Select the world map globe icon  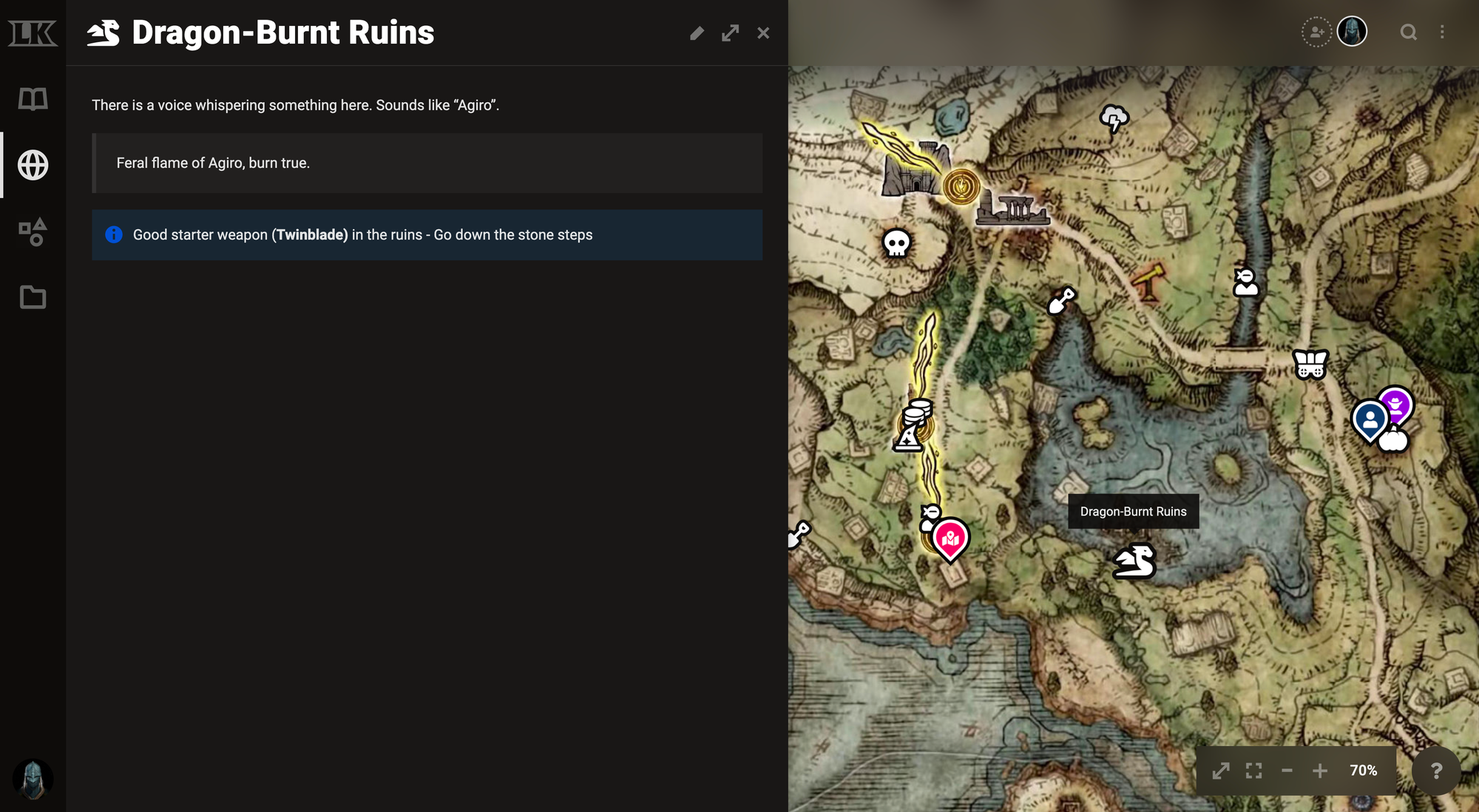pyautogui.click(x=32, y=166)
